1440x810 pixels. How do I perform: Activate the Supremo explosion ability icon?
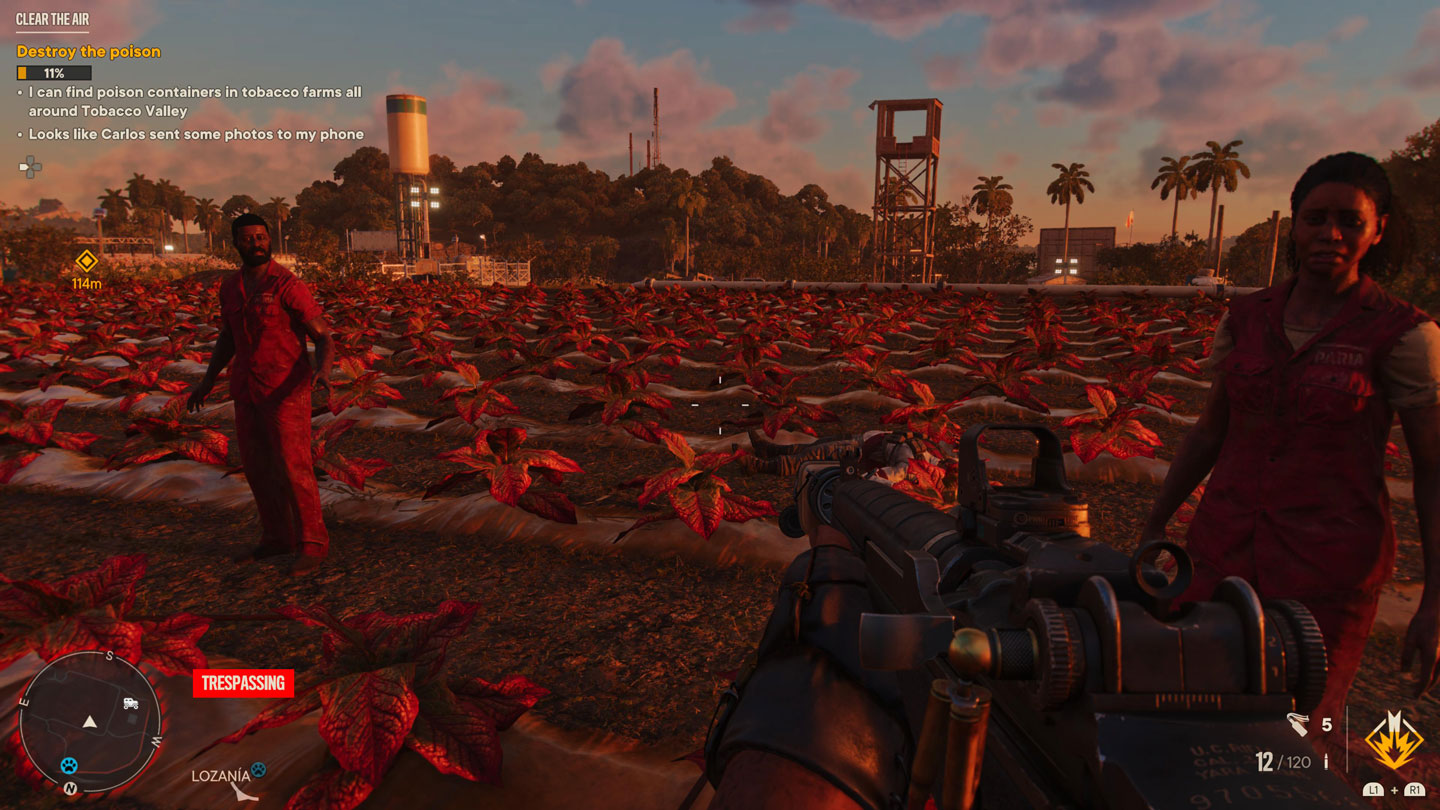(x=1394, y=741)
